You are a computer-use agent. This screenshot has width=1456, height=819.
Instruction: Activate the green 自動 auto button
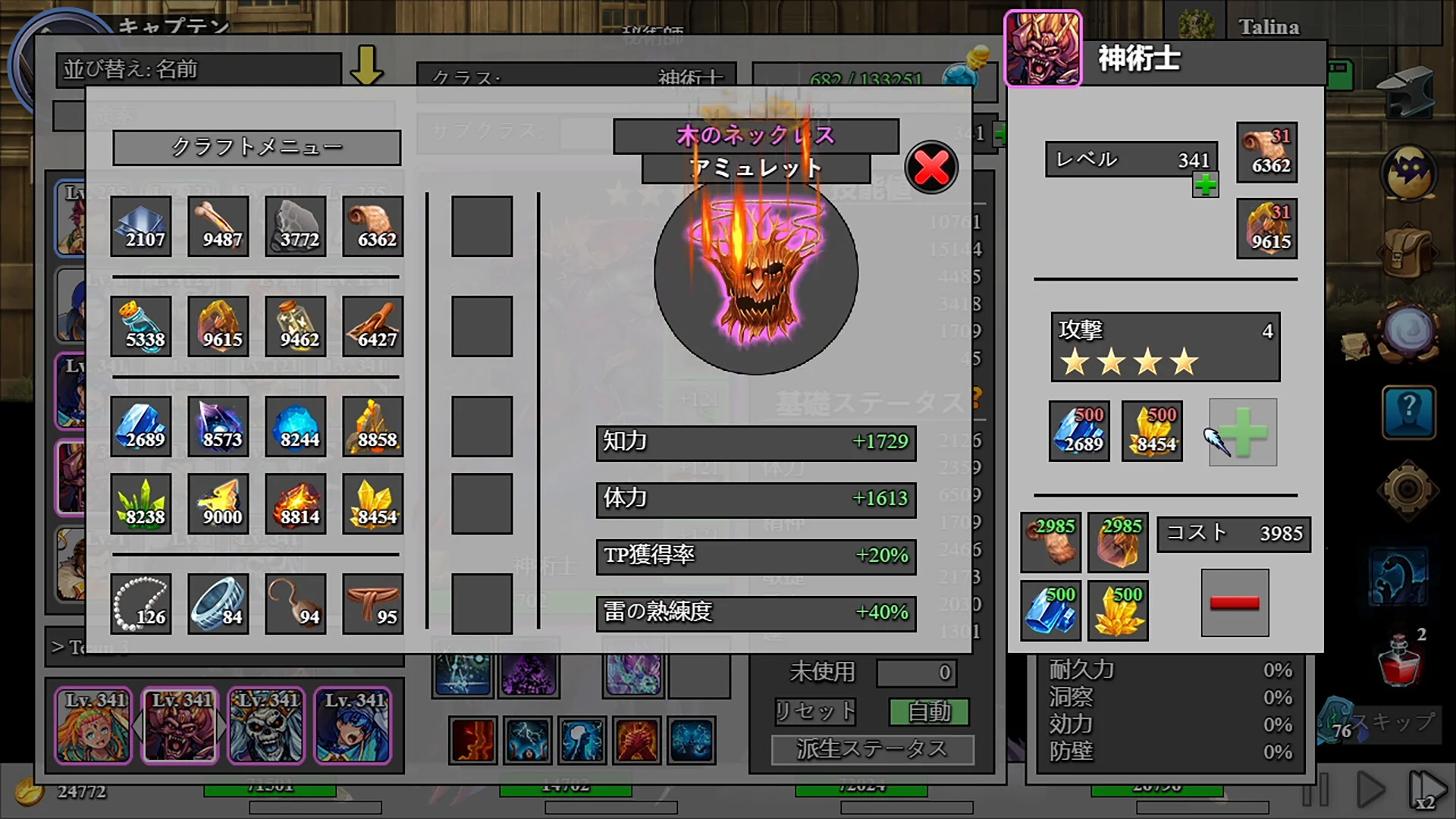tap(929, 711)
